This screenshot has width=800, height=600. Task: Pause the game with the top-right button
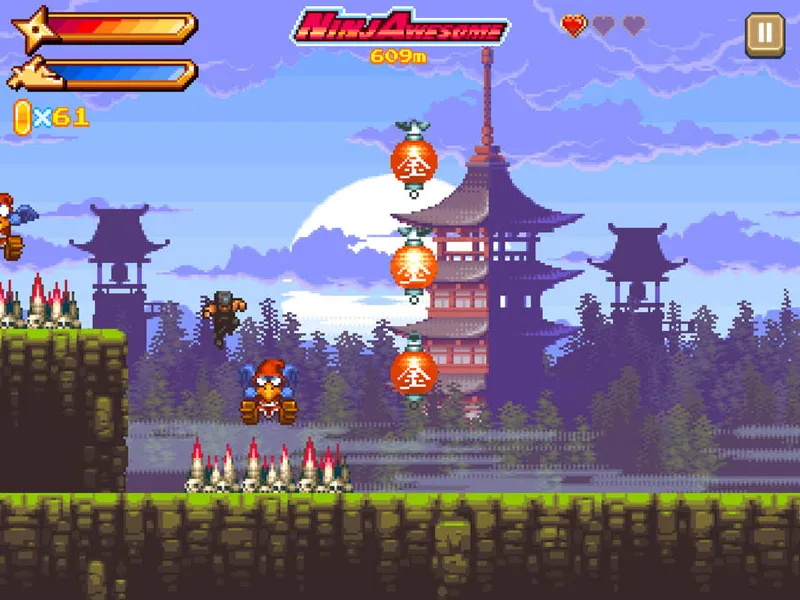(x=765, y=34)
